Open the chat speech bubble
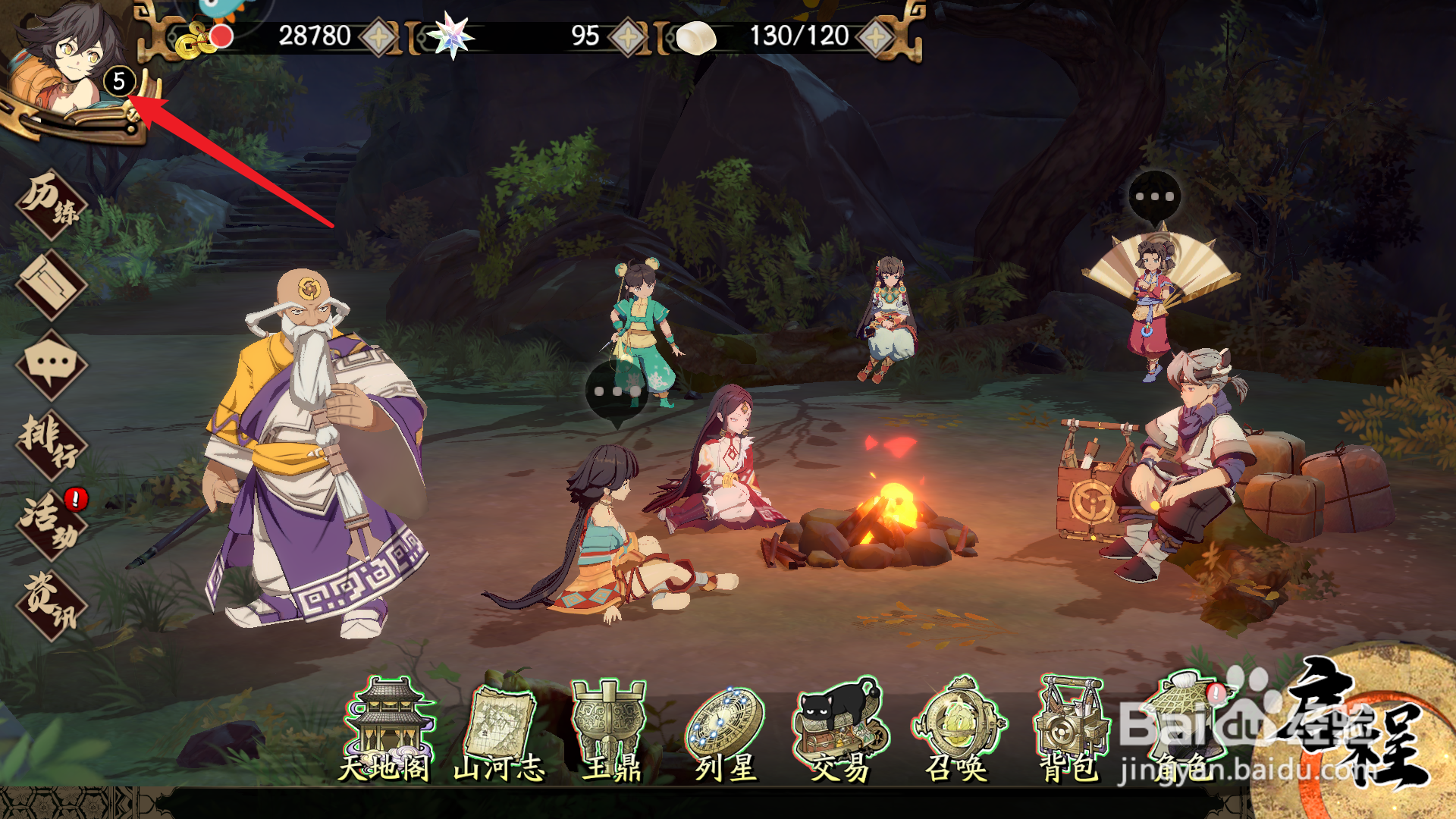Screen dimensions: 1456x819 coord(51,365)
